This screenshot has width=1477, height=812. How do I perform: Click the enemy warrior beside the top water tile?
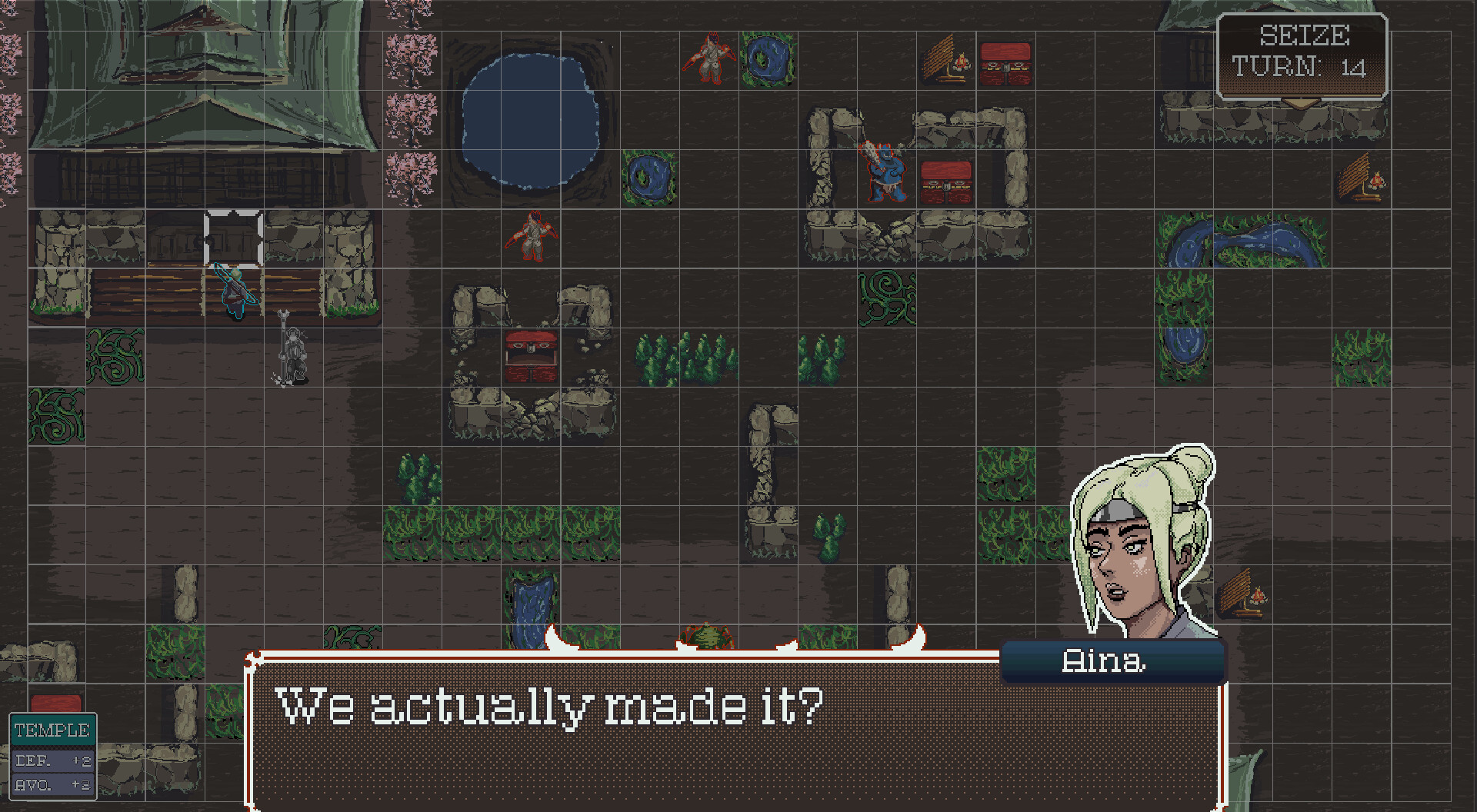pos(712,58)
